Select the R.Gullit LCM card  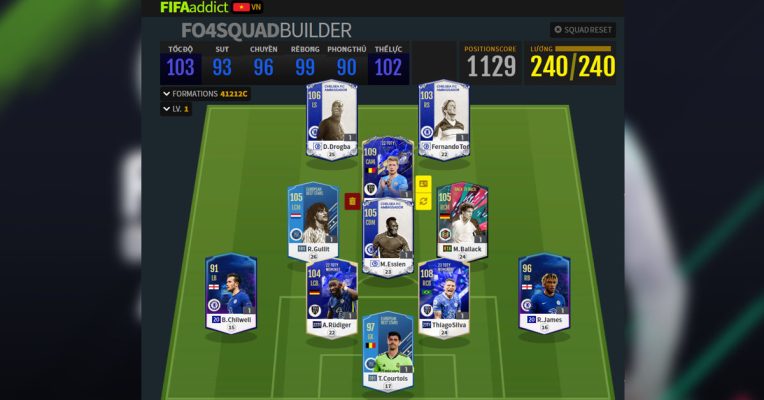pyautogui.click(x=312, y=222)
